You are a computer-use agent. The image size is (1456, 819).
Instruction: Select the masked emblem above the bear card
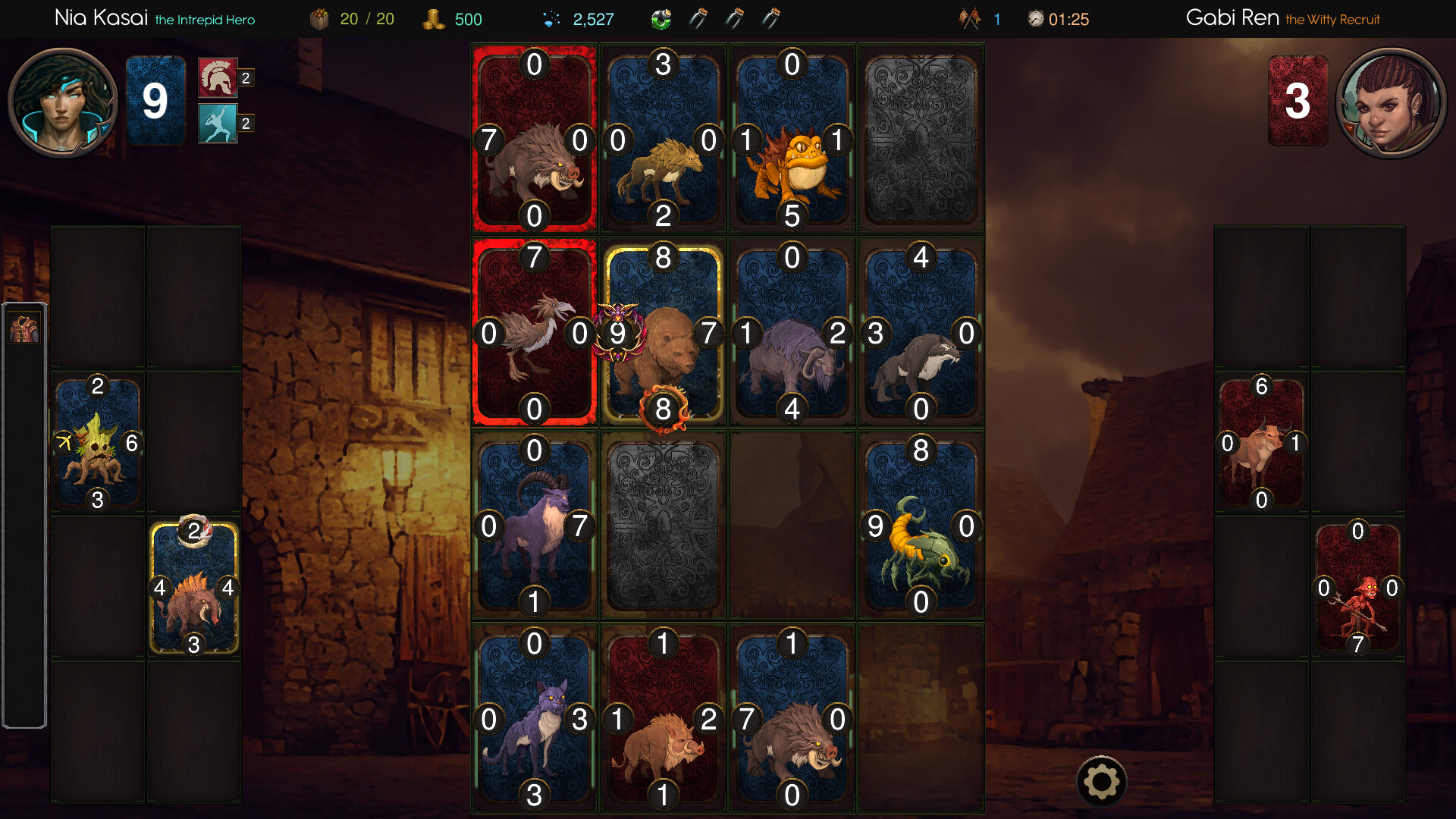pyautogui.click(x=620, y=331)
